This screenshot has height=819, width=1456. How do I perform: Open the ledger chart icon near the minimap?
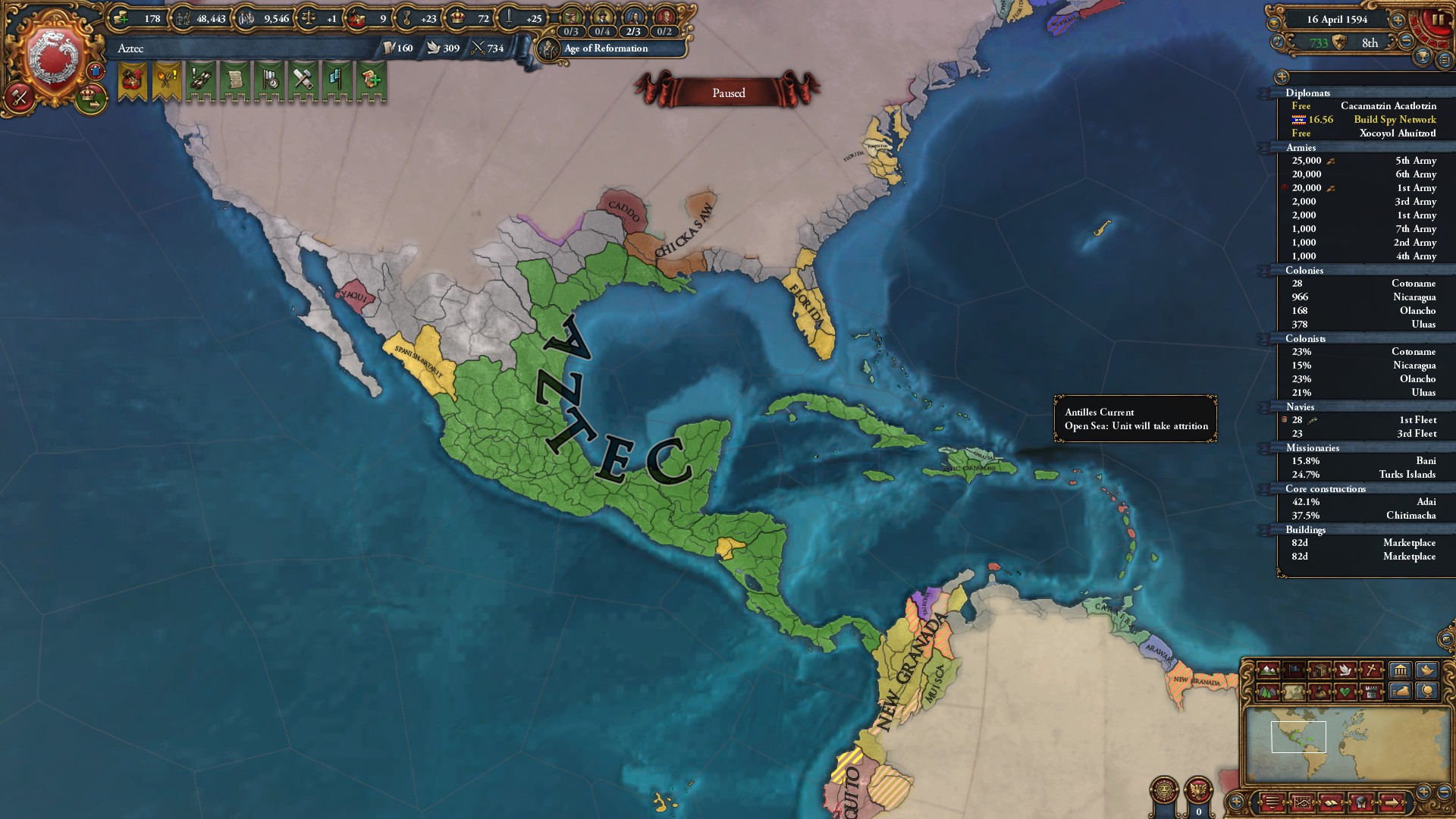[x=1303, y=804]
